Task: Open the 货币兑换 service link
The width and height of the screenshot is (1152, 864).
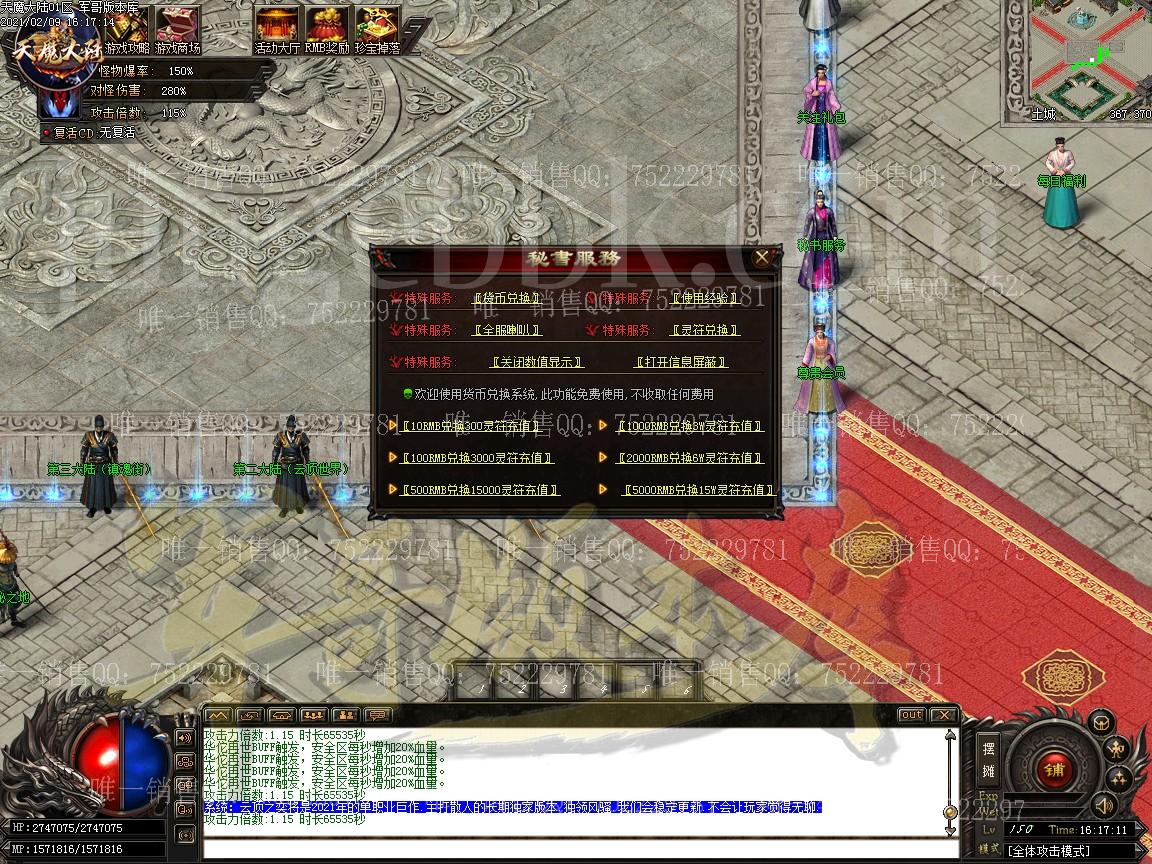Action: click(x=506, y=298)
